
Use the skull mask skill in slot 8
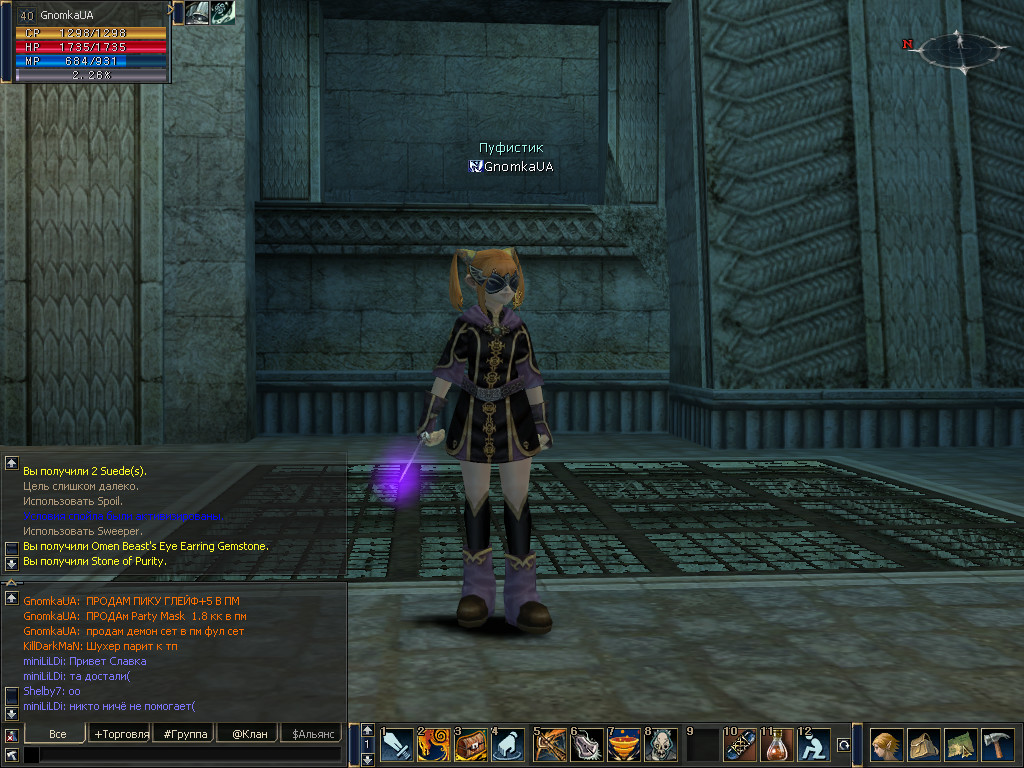pyautogui.click(x=662, y=744)
